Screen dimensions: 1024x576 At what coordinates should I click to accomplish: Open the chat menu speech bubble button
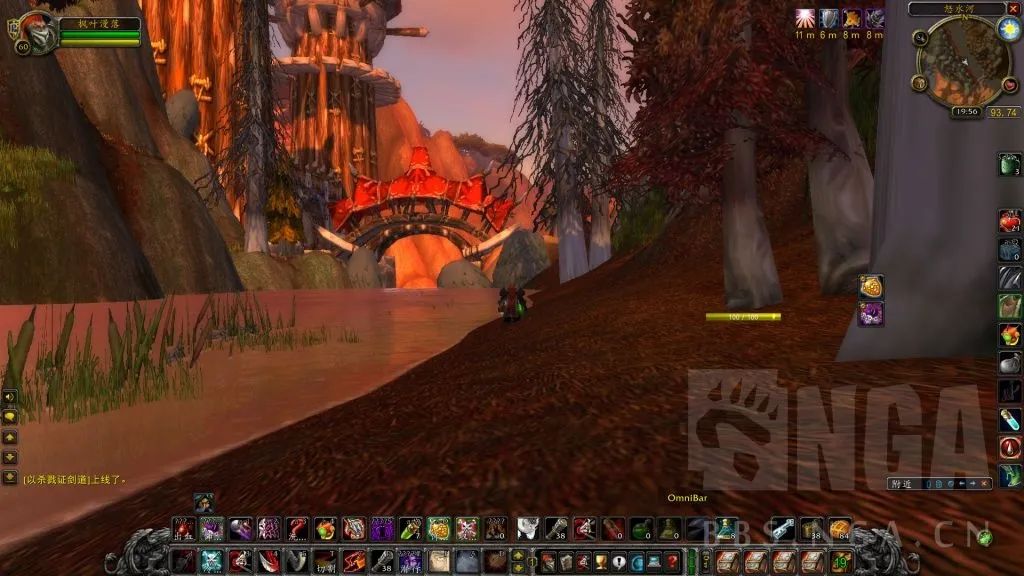coord(10,416)
